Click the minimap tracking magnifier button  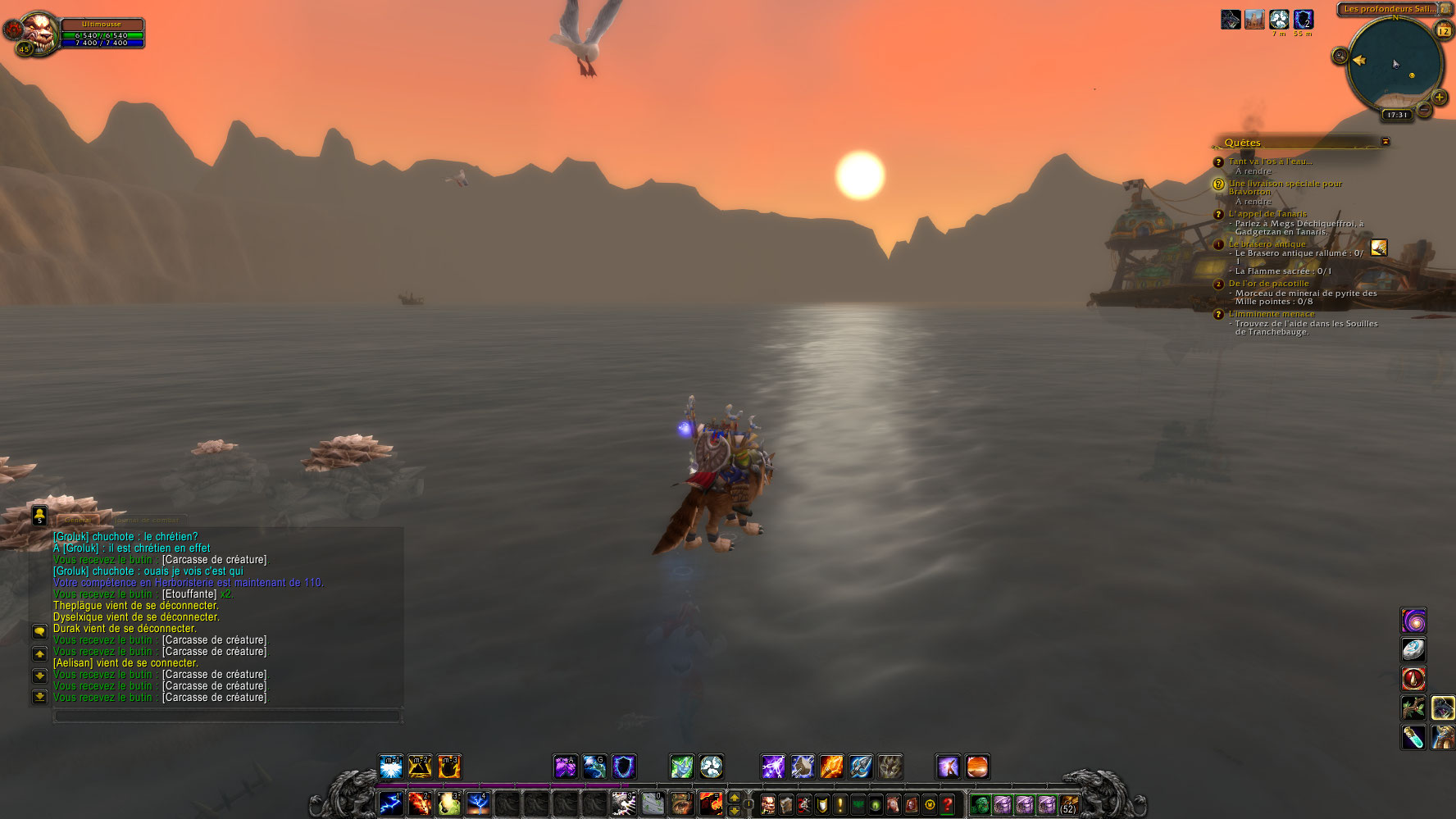coord(1340,56)
